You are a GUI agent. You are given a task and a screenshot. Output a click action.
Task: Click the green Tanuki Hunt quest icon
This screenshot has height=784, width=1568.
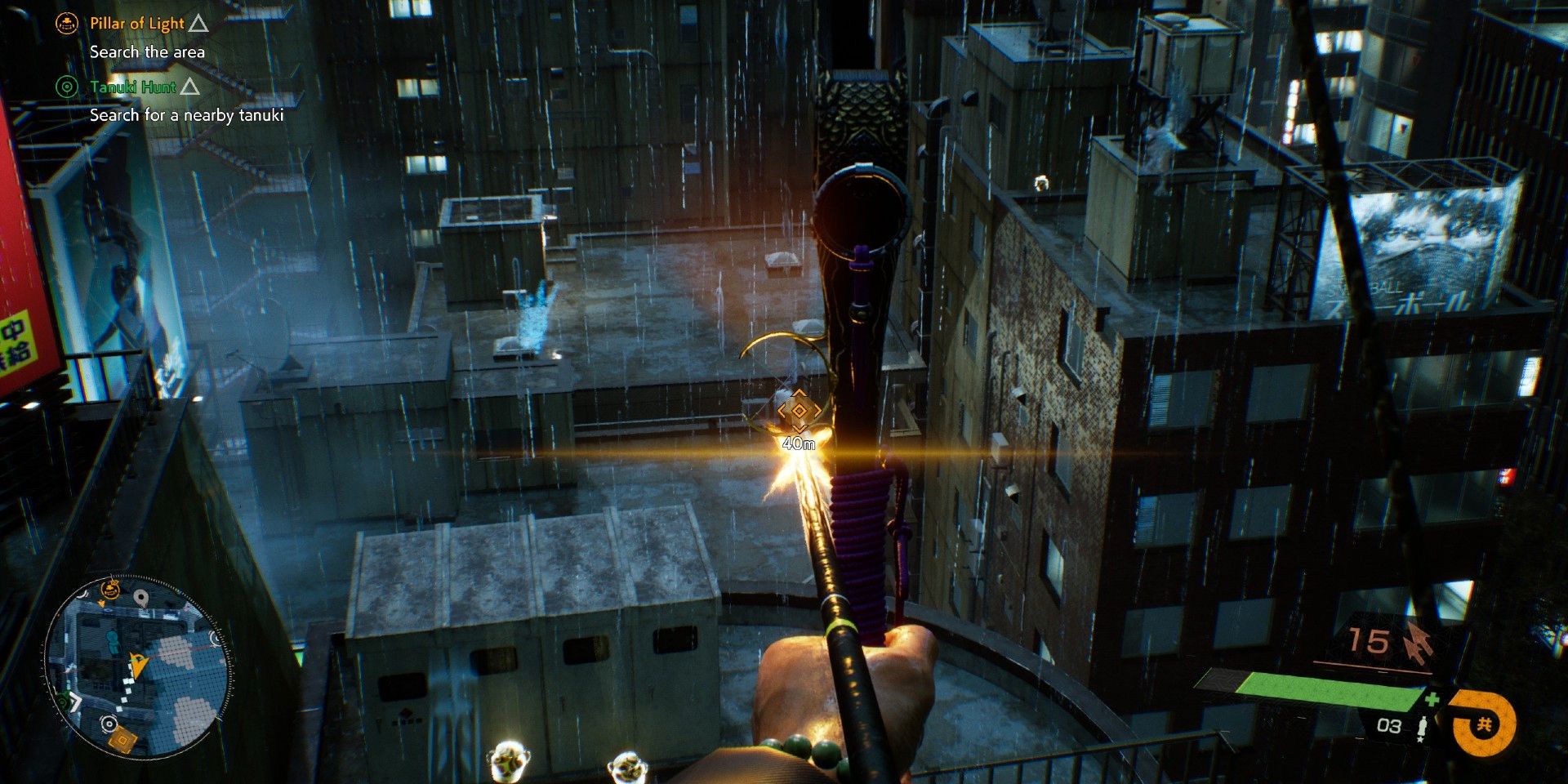67,87
